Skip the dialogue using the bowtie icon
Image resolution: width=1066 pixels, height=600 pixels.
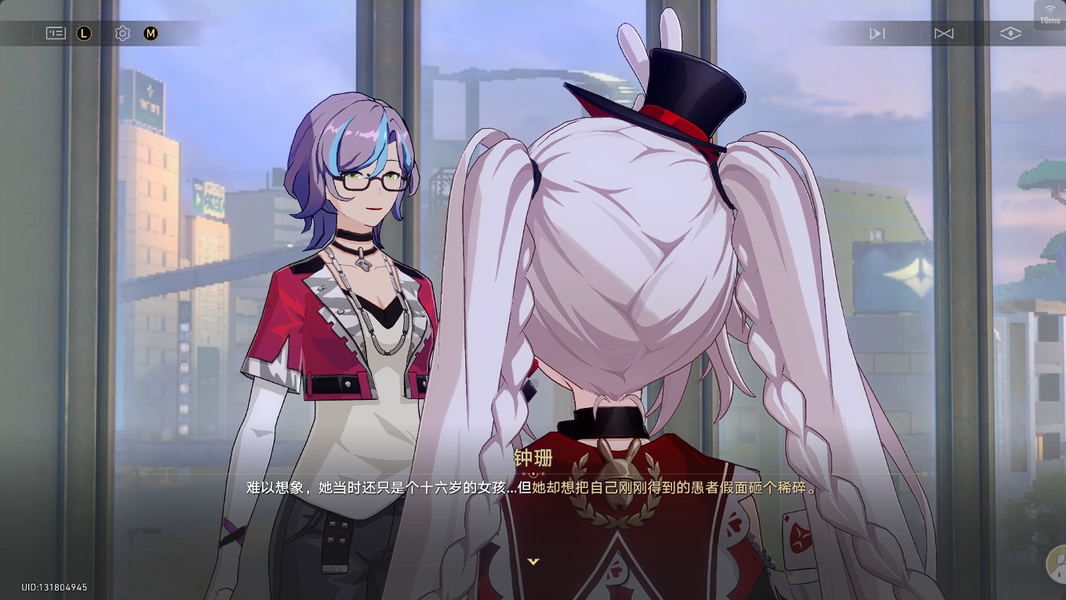[943, 33]
